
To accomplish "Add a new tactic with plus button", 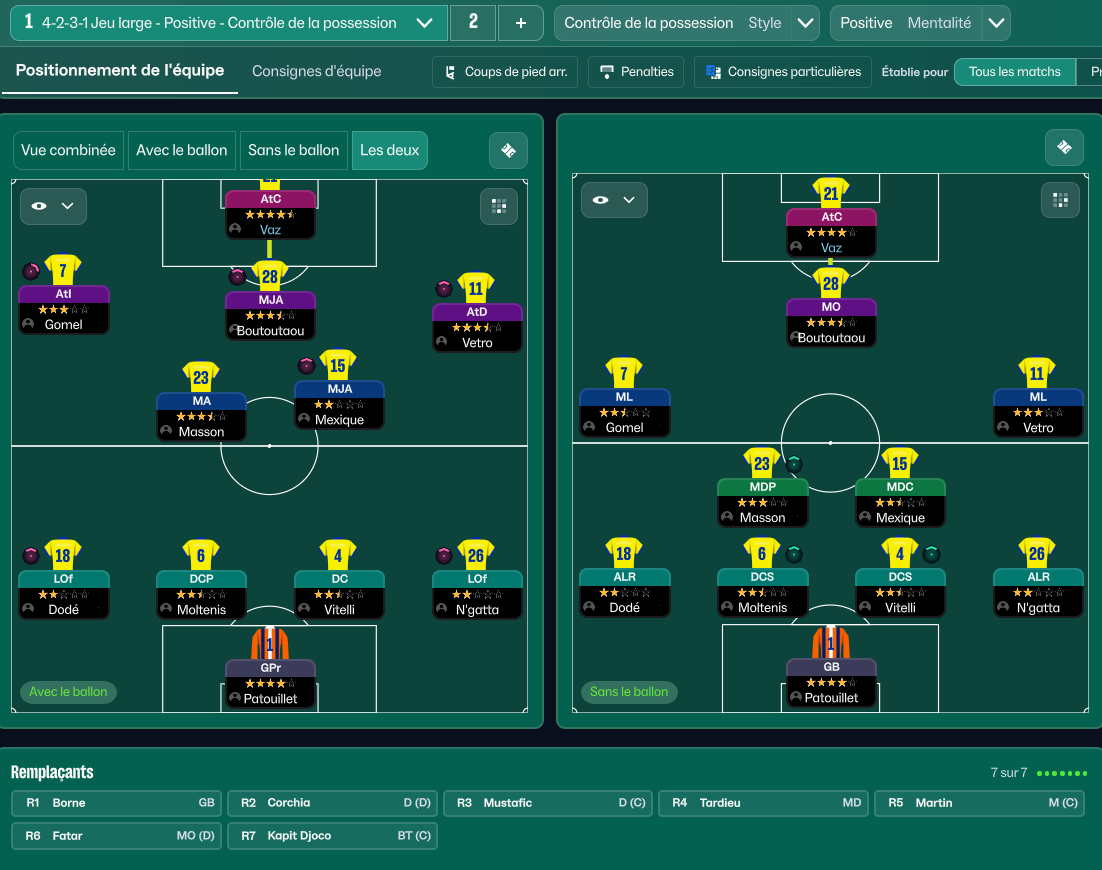I will [520, 23].
